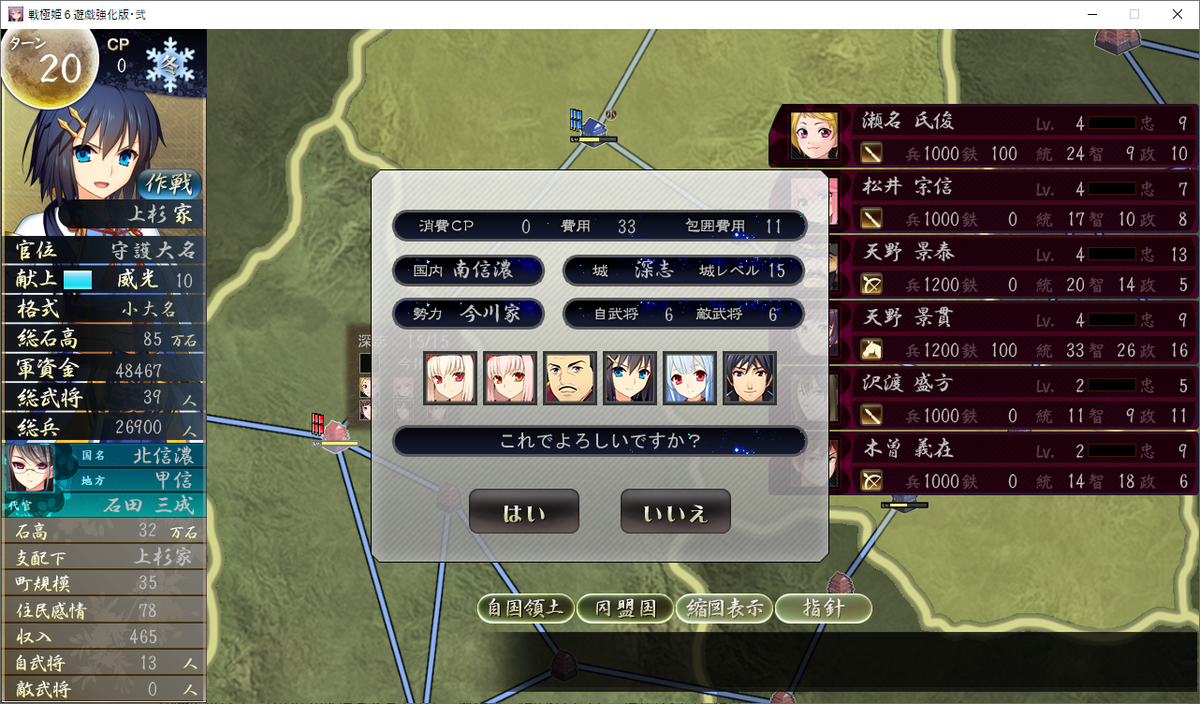
Task: Toggle the 縮図表示 map view
Action: (x=724, y=608)
